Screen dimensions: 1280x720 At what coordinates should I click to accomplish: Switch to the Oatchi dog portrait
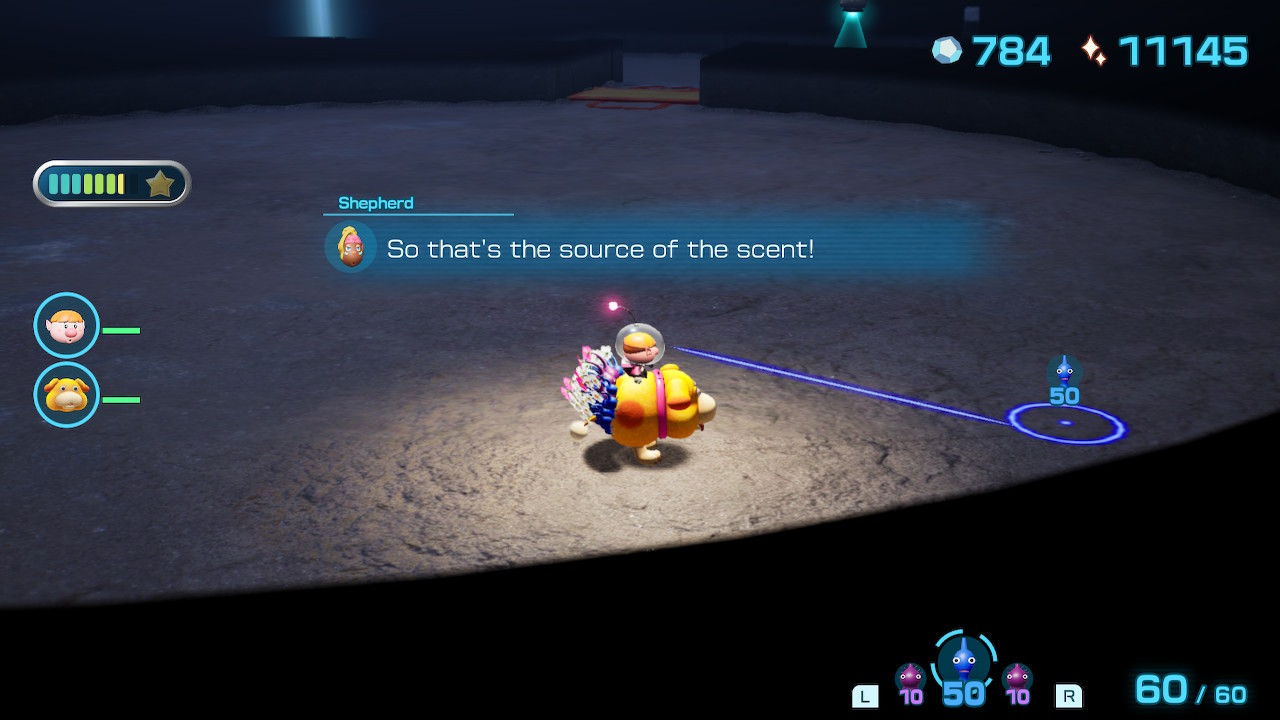pyautogui.click(x=67, y=395)
